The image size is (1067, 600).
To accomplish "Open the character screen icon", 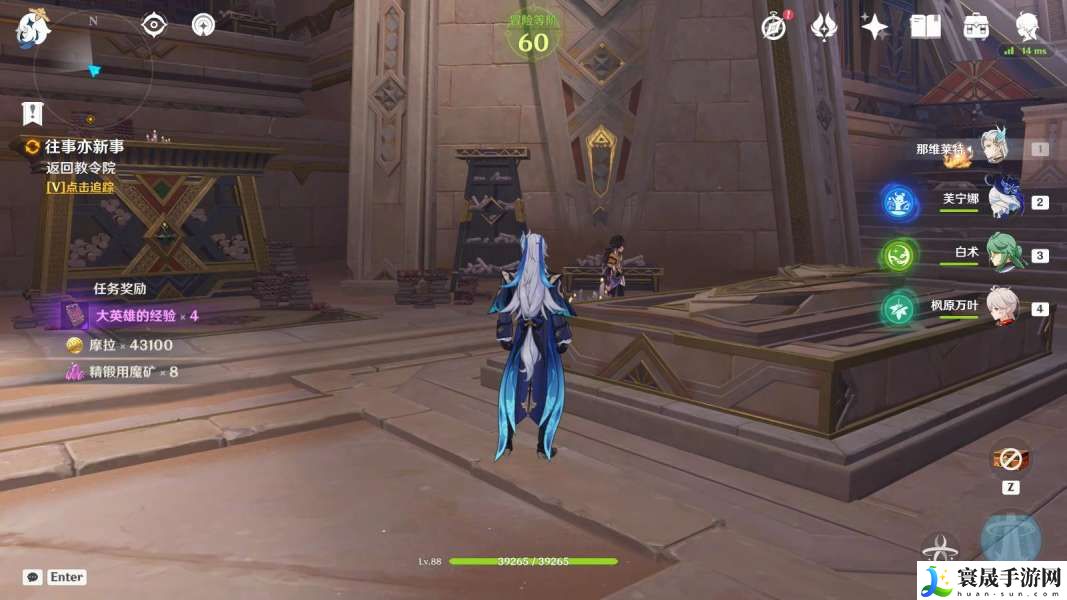I will click(1027, 26).
